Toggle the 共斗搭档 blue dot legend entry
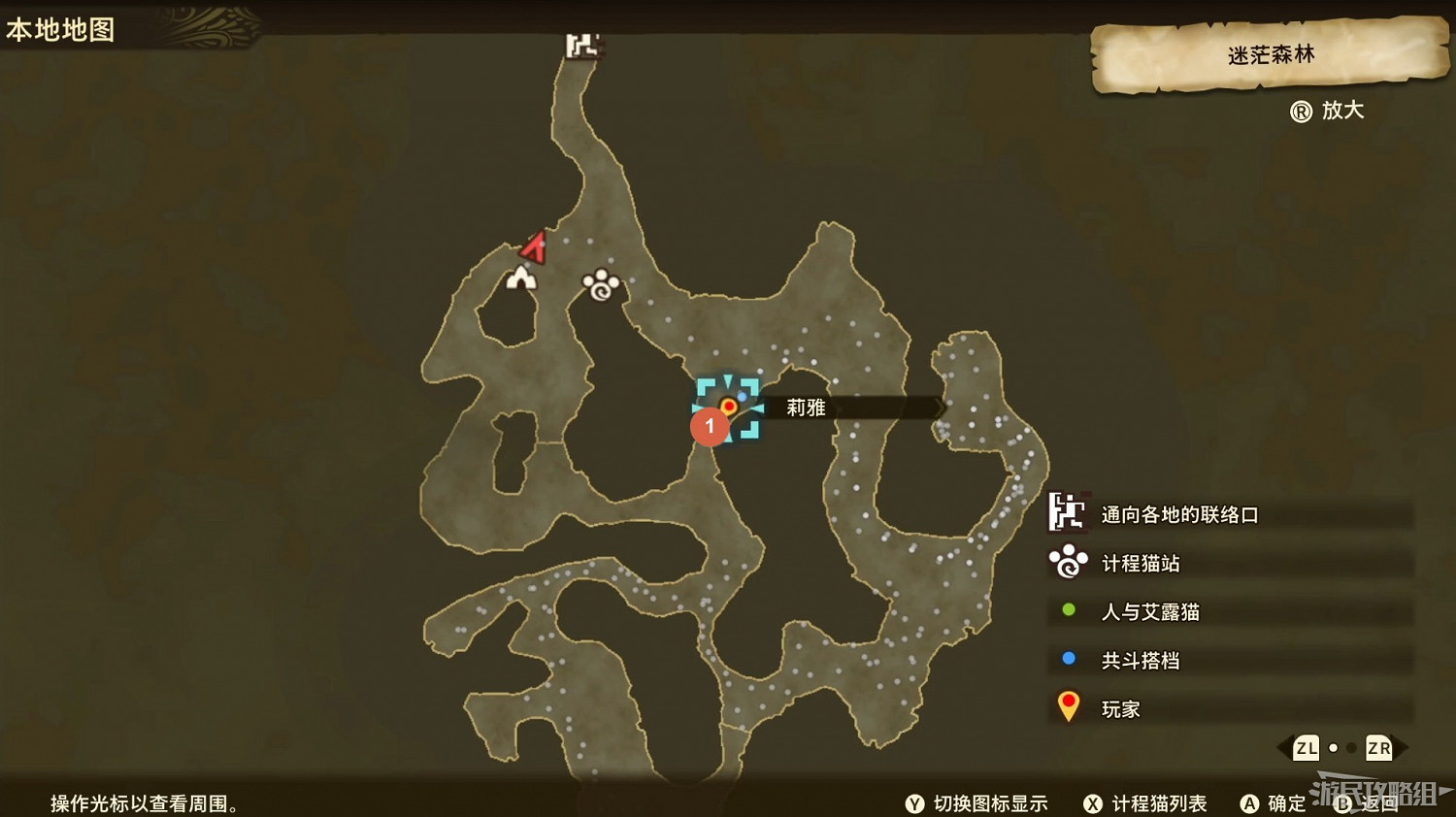This screenshot has width=1456, height=817. (x=1069, y=660)
